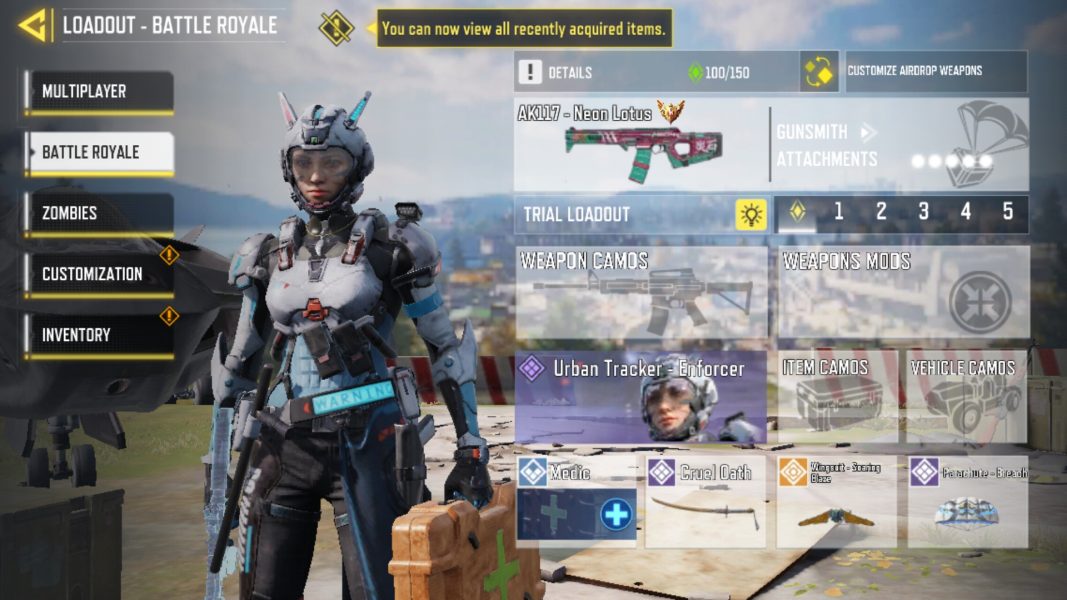Open the Inventory section
This screenshot has height=600, width=1067.
coord(99,335)
